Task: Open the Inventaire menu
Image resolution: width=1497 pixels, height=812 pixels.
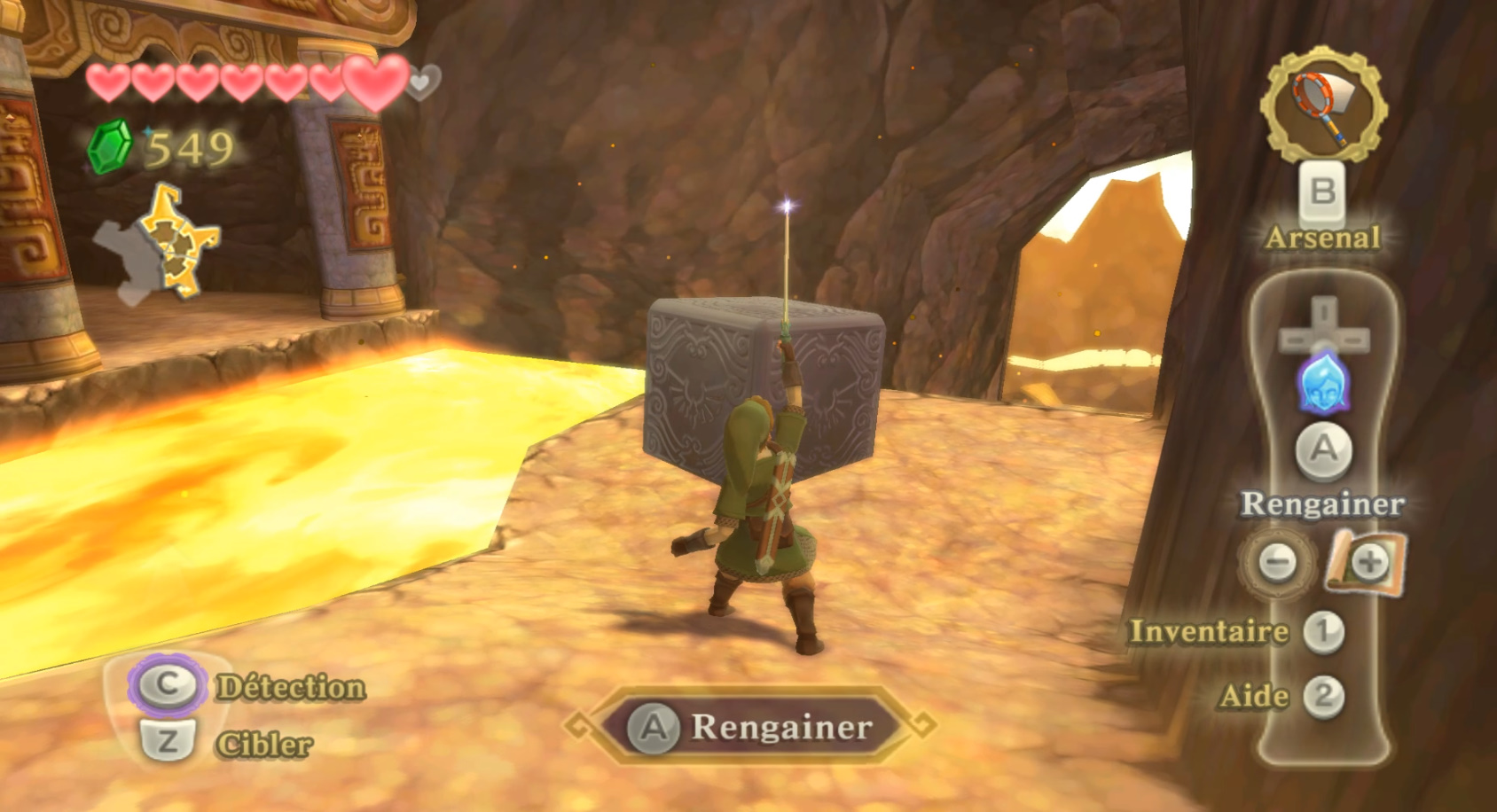Action: coord(1210,632)
